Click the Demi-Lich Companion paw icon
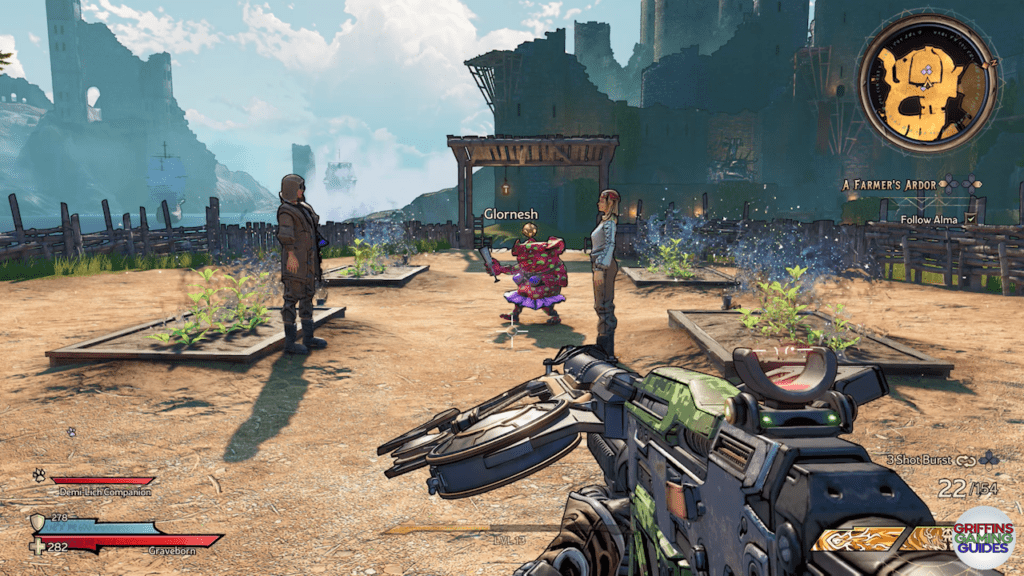 pyautogui.click(x=39, y=476)
